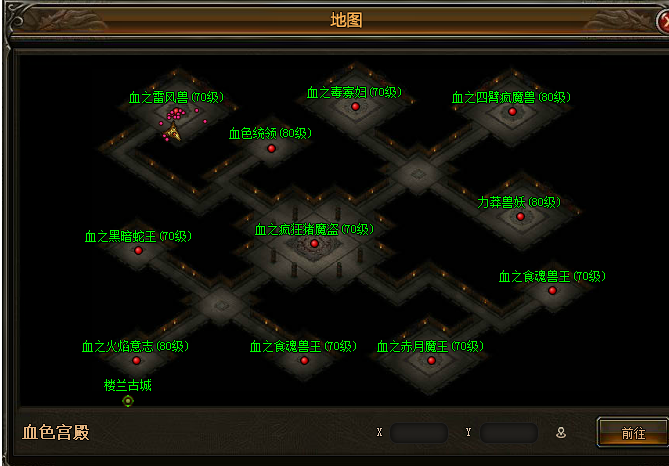Select the 血之雷风兽 (70级) map label

pyautogui.click(x=176, y=97)
